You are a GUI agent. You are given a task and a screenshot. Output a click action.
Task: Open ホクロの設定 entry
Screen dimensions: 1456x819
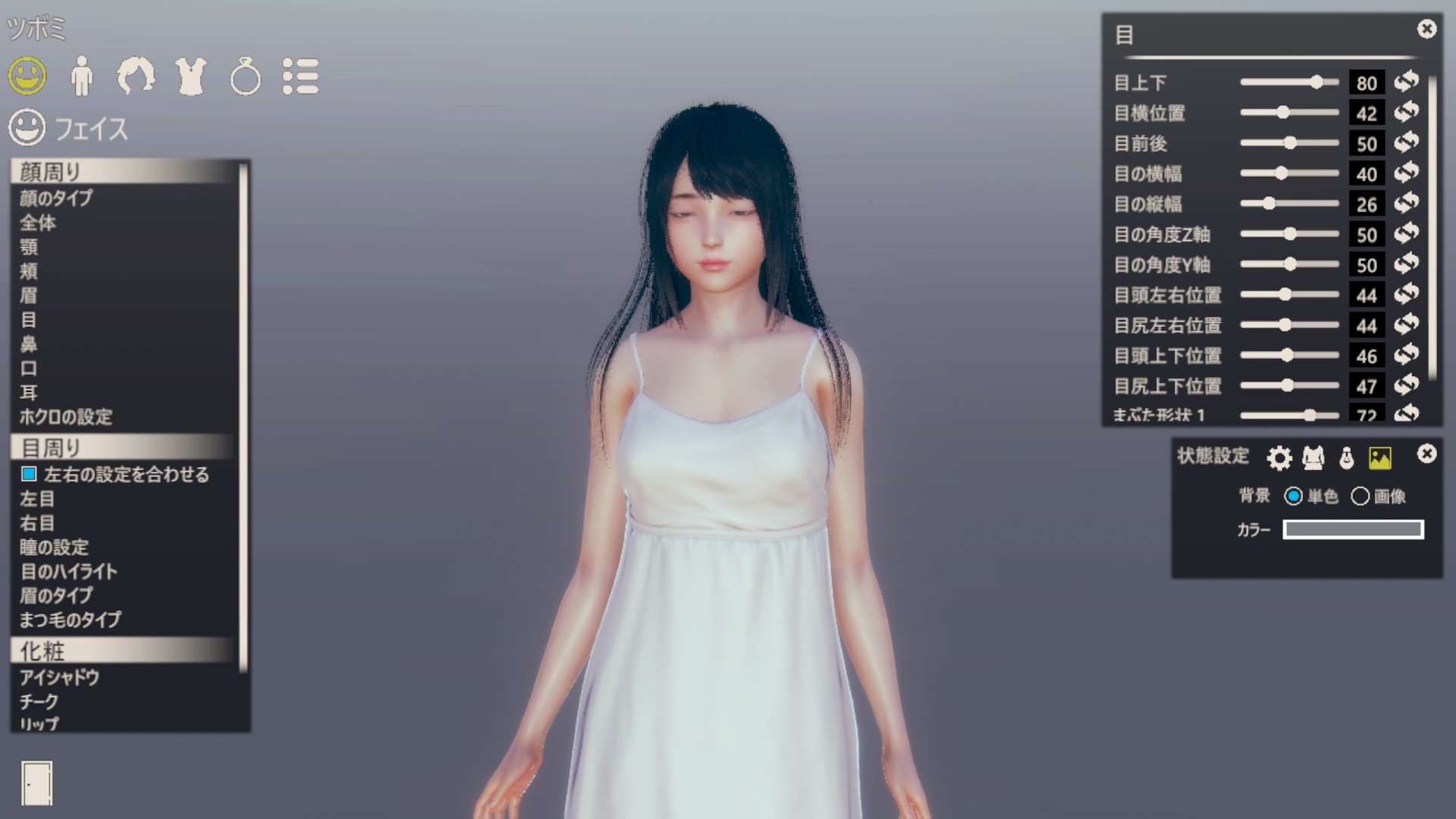pos(66,416)
